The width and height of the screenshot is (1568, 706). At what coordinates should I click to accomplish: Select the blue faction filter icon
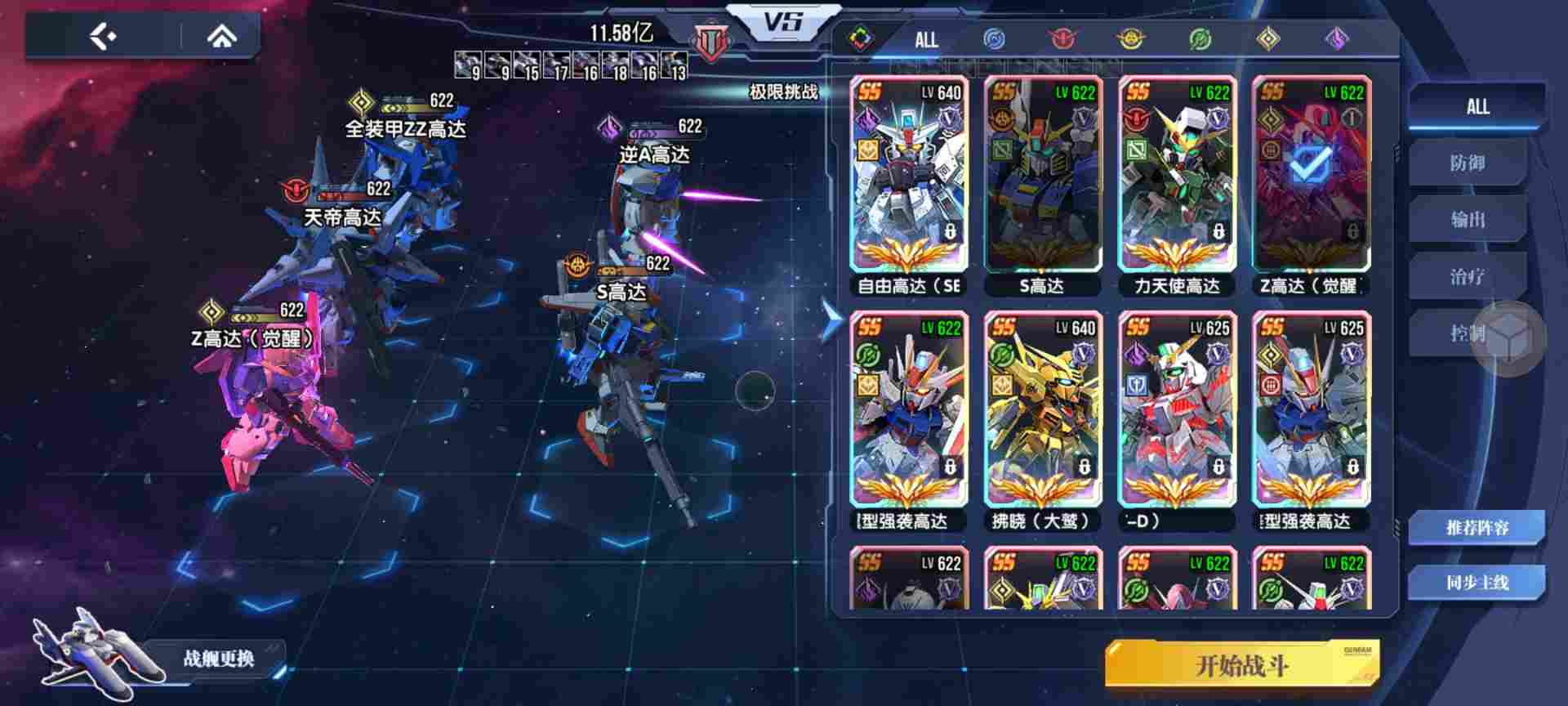pos(991,37)
